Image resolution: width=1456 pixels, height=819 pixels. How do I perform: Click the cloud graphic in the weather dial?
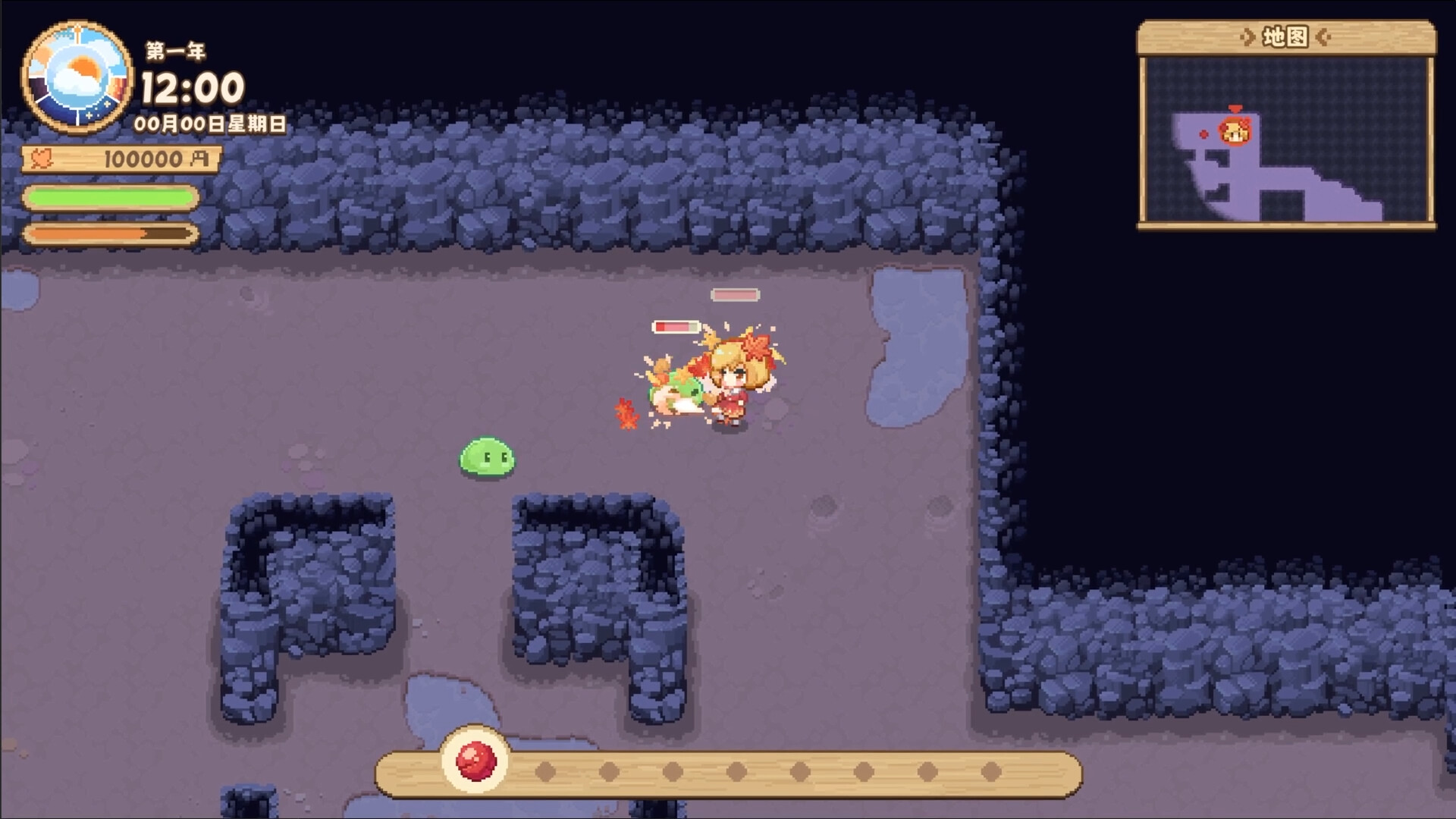pos(77,86)
